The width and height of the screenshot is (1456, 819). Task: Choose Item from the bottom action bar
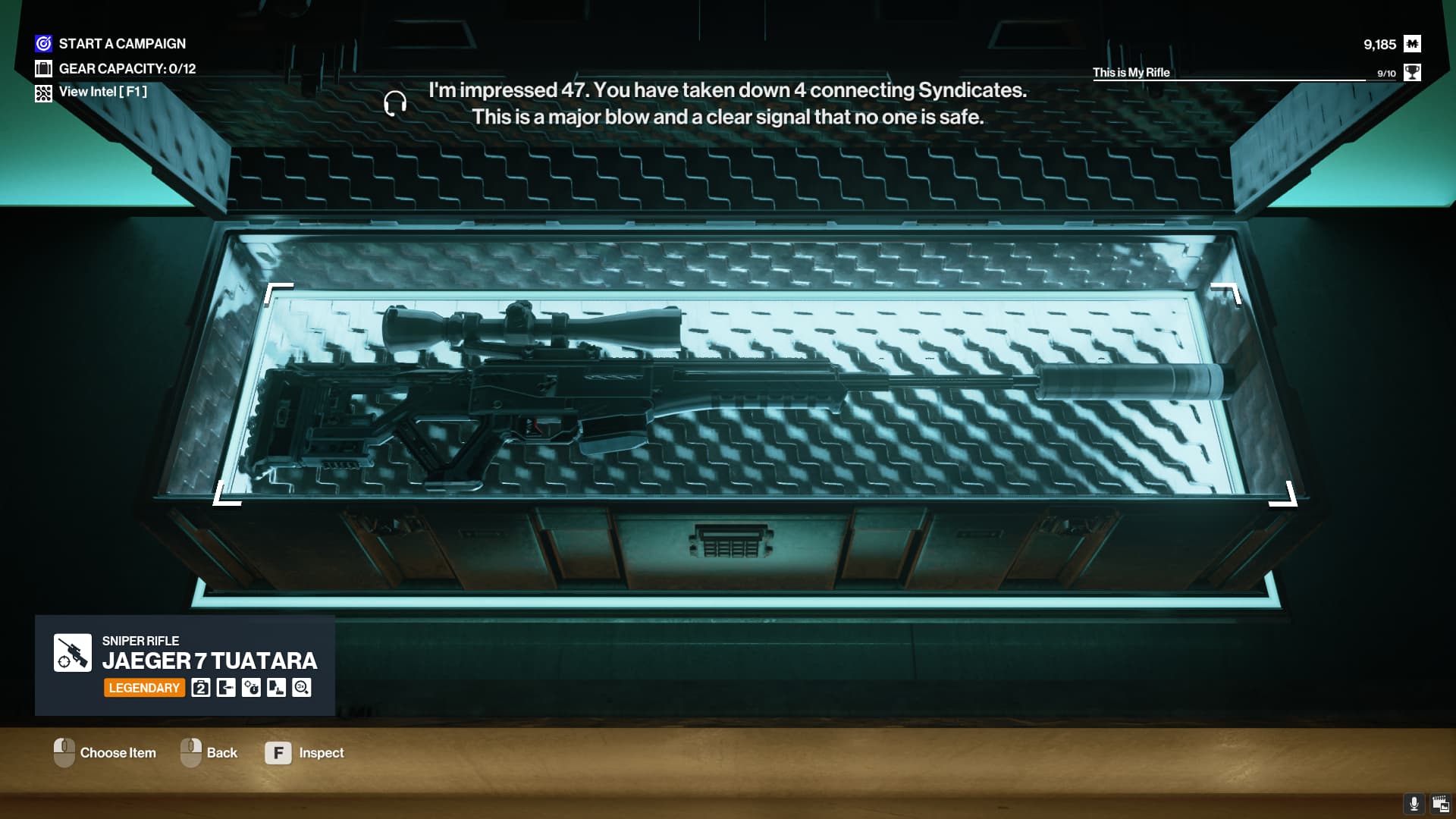[x=105, y=753]
